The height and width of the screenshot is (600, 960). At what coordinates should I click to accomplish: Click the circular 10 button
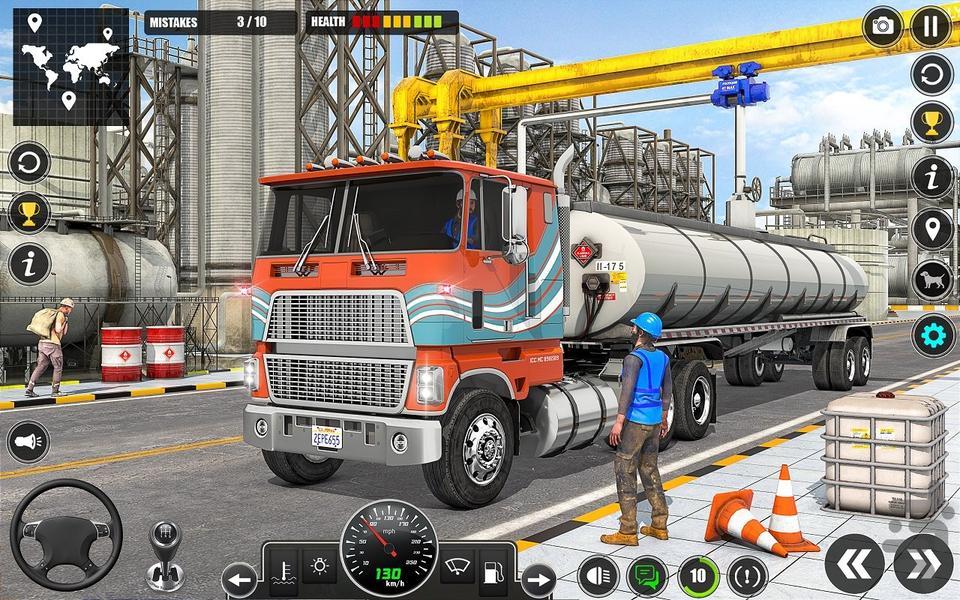pyautogui.click(x=698, y=575)
